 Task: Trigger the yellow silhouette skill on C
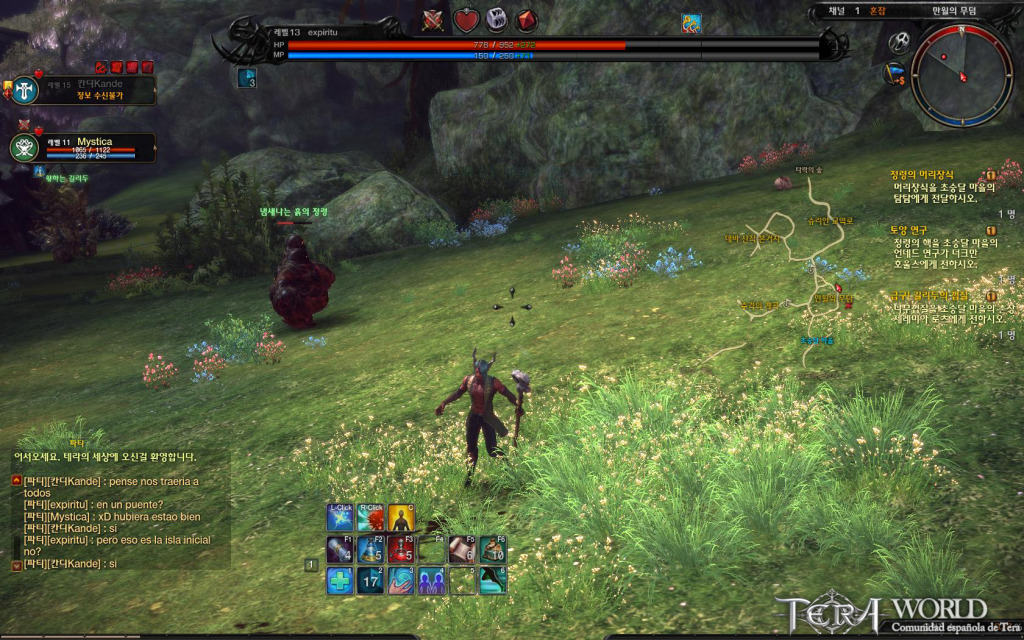click(x=401, y=518)
